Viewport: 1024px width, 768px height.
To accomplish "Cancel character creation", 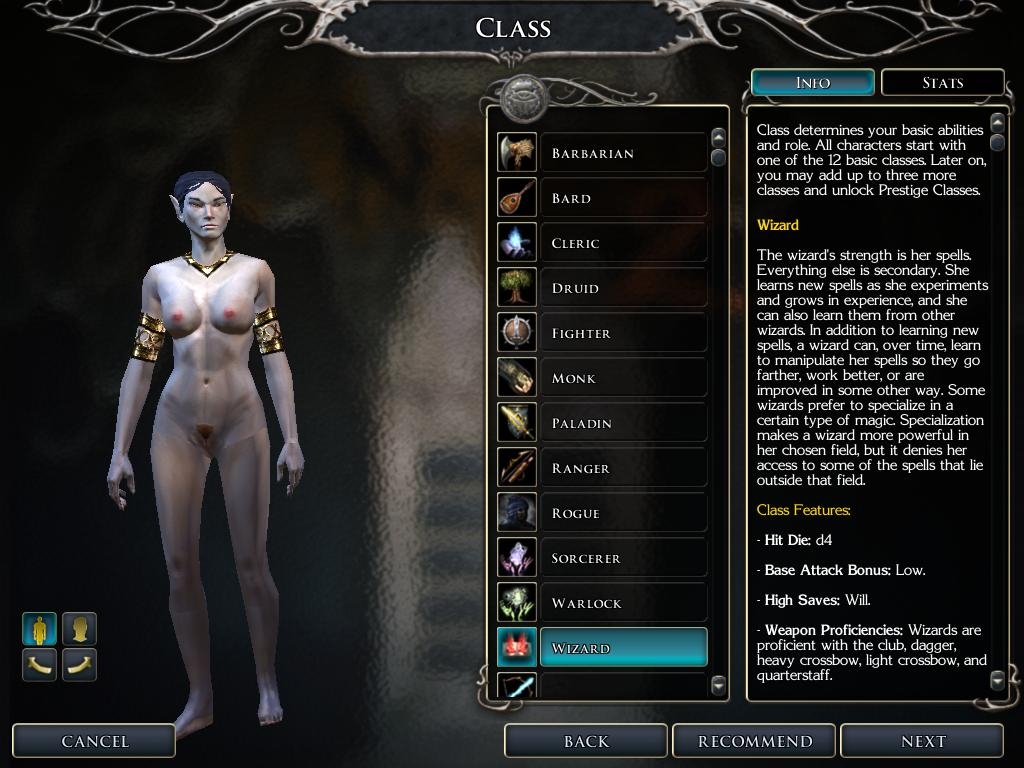I will (x=95, y=741).
